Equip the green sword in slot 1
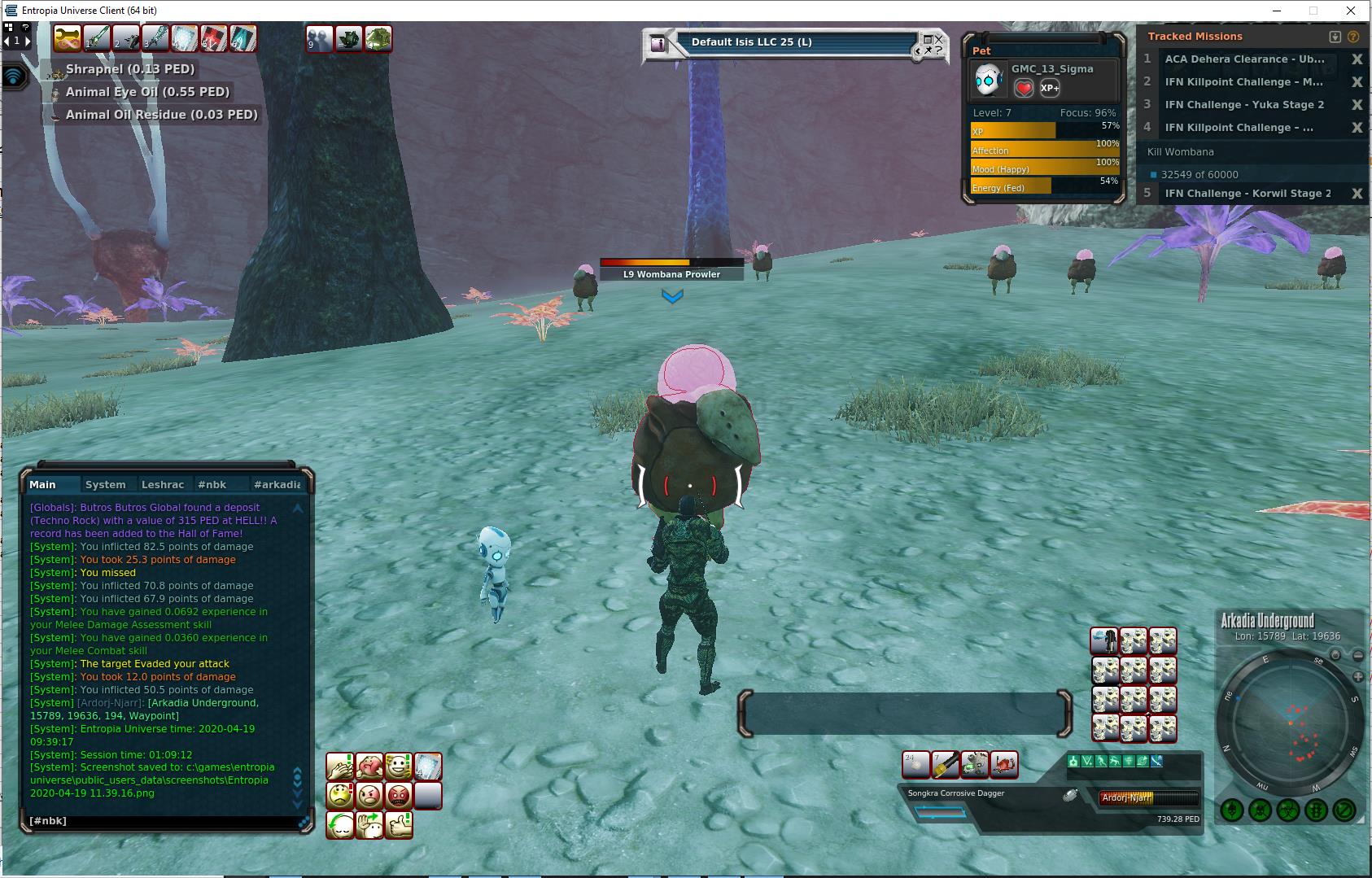Viewport: 1372px width, 878px height. (x=97, y=38)
